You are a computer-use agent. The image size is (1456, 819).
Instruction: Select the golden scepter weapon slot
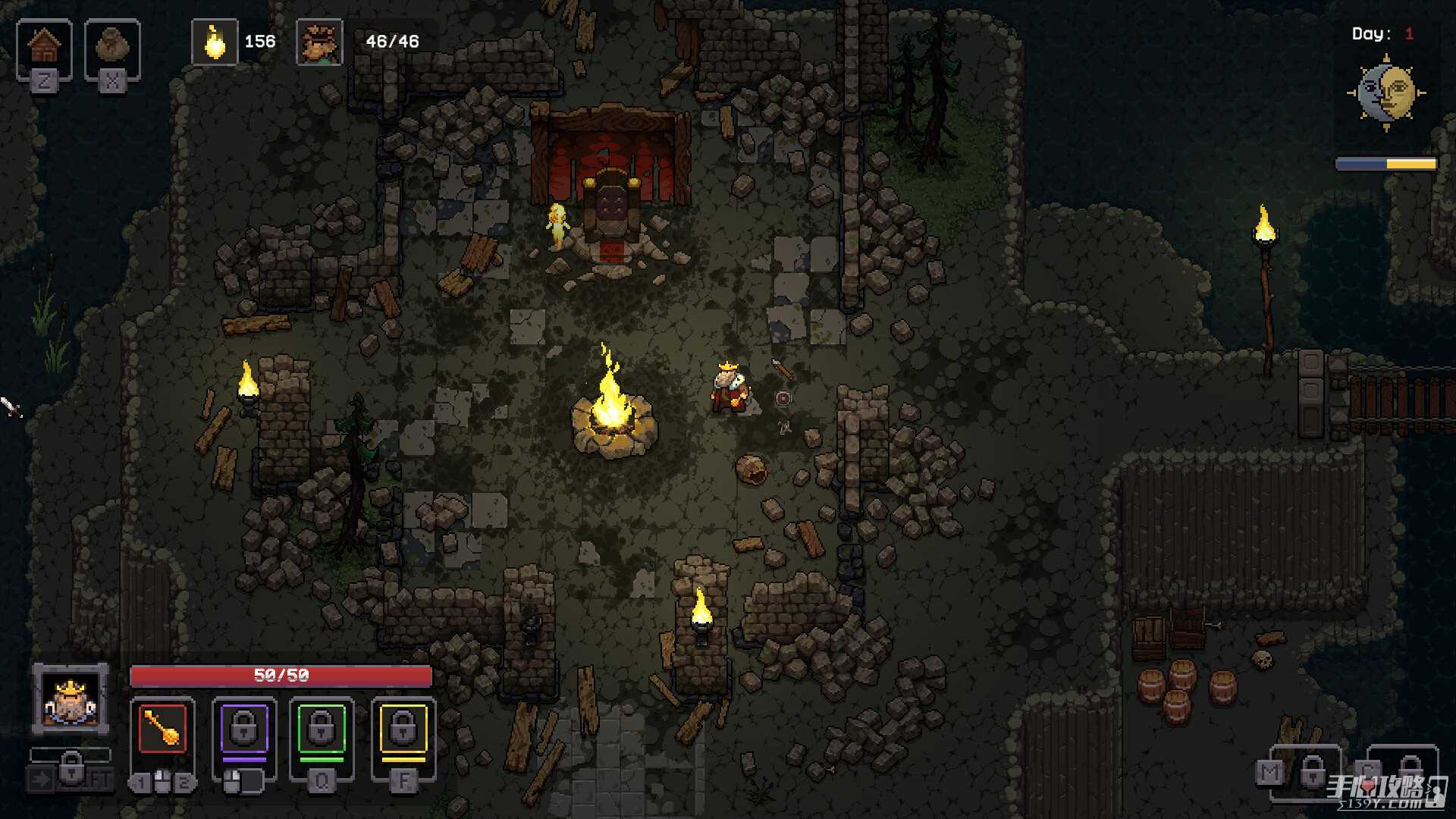pos(162,729)
